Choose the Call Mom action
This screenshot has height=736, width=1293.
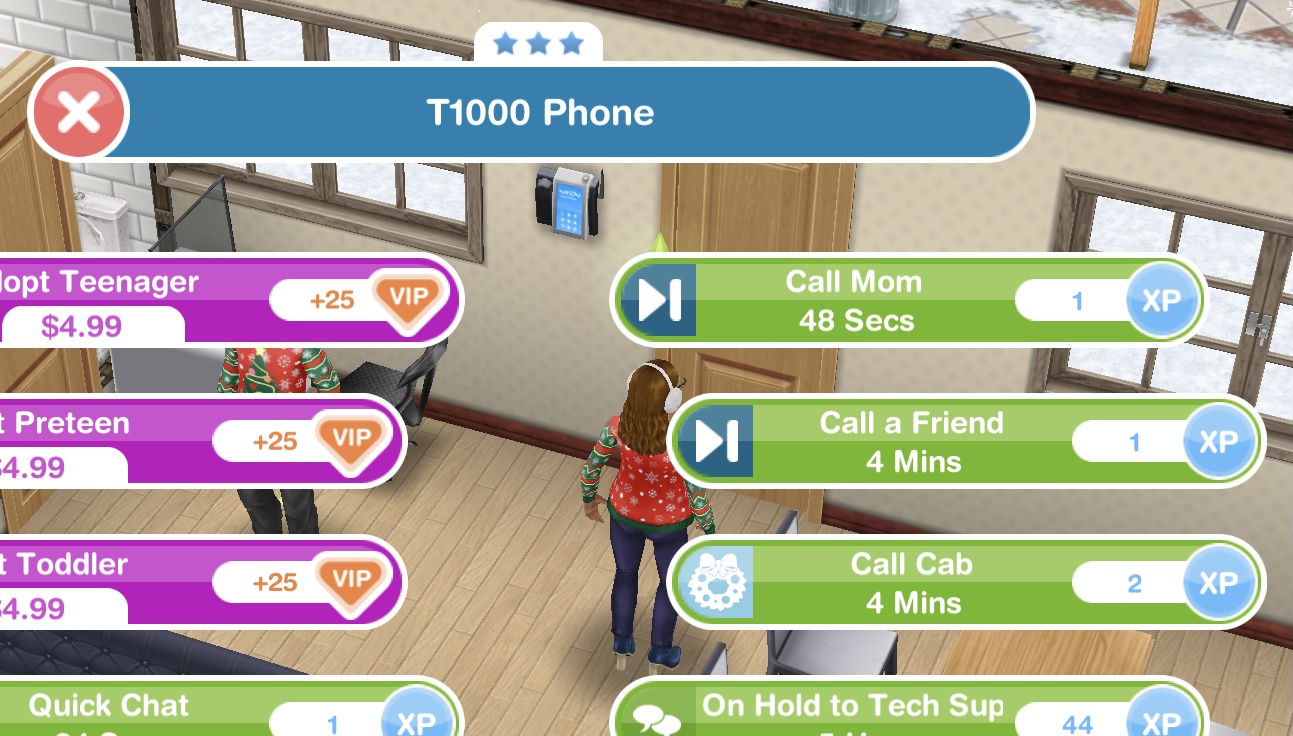pyautogui.click(x=851, y=300)
